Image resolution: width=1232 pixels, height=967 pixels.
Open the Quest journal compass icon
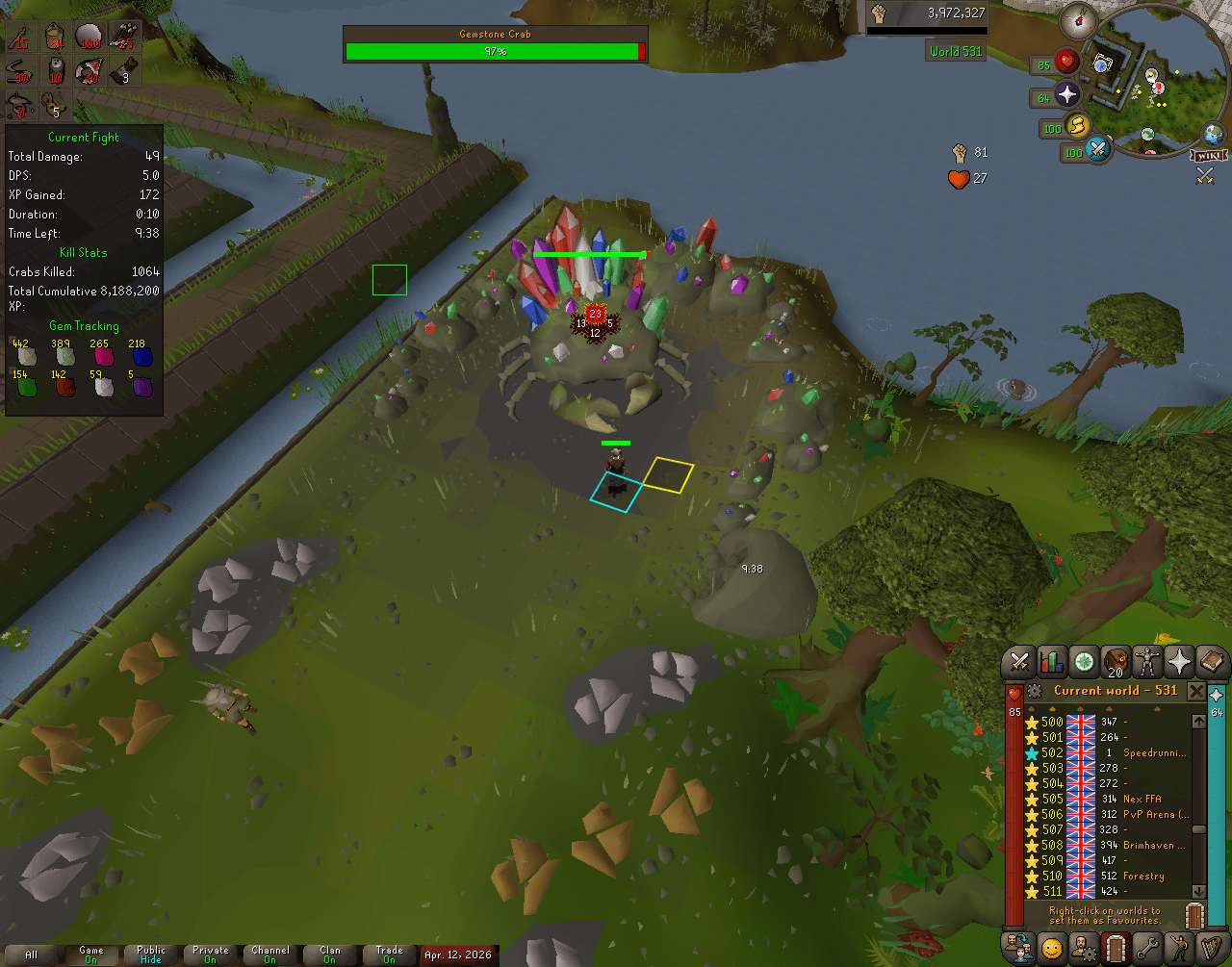1083,660
